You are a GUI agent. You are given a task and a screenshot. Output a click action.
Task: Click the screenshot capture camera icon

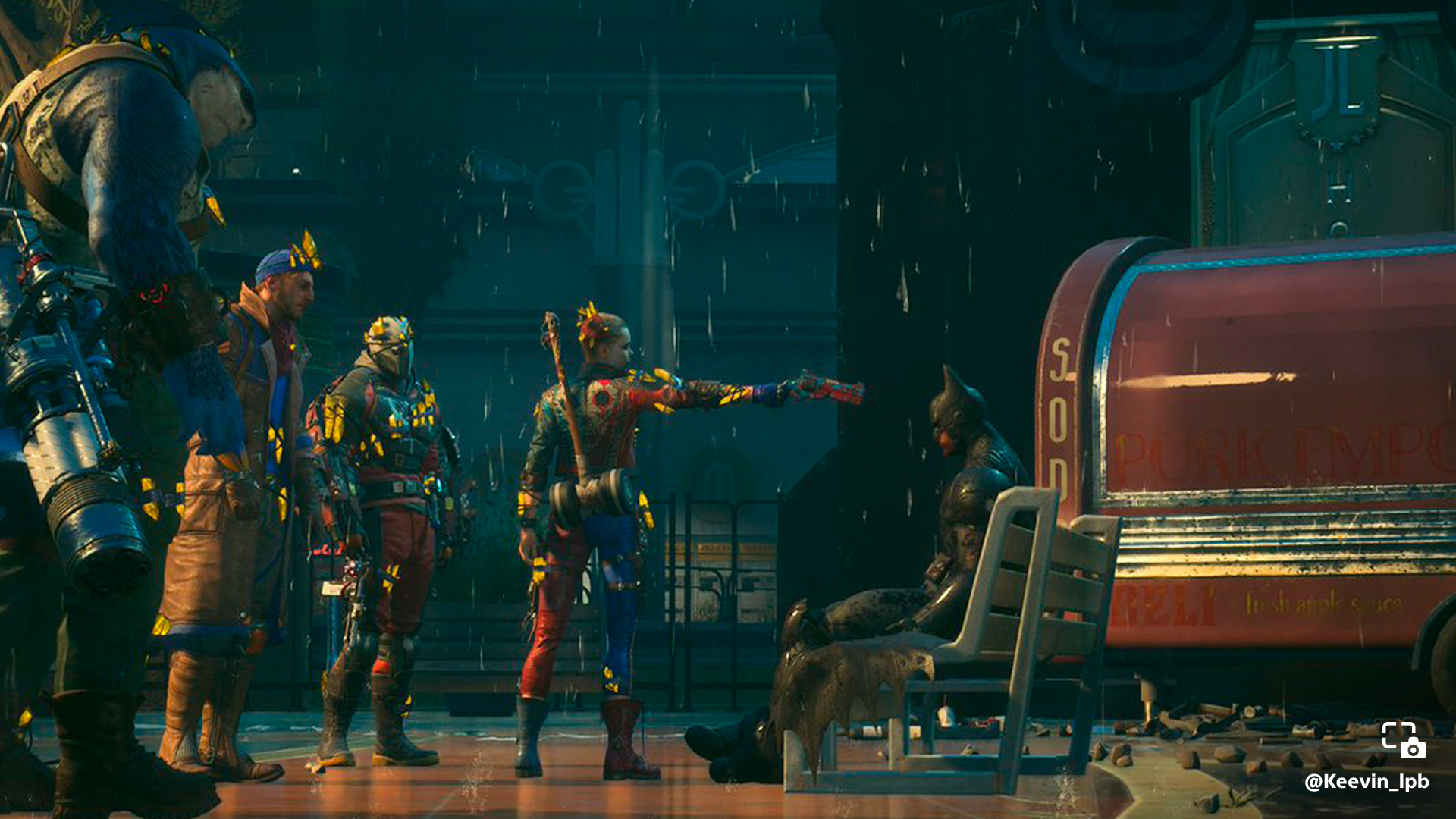pos(1404,740)
